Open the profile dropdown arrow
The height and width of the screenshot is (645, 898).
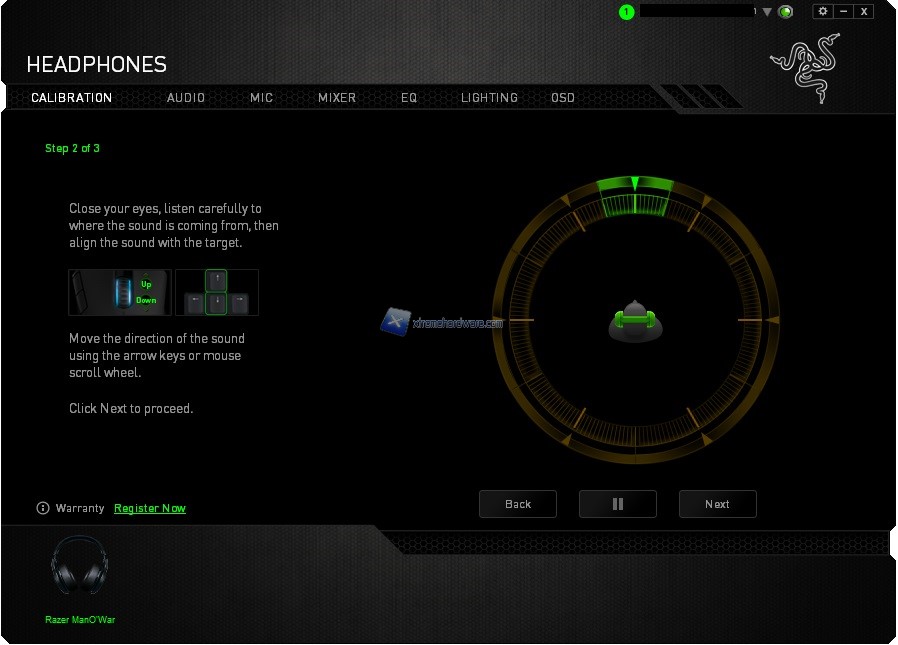(x=767, y=12)
